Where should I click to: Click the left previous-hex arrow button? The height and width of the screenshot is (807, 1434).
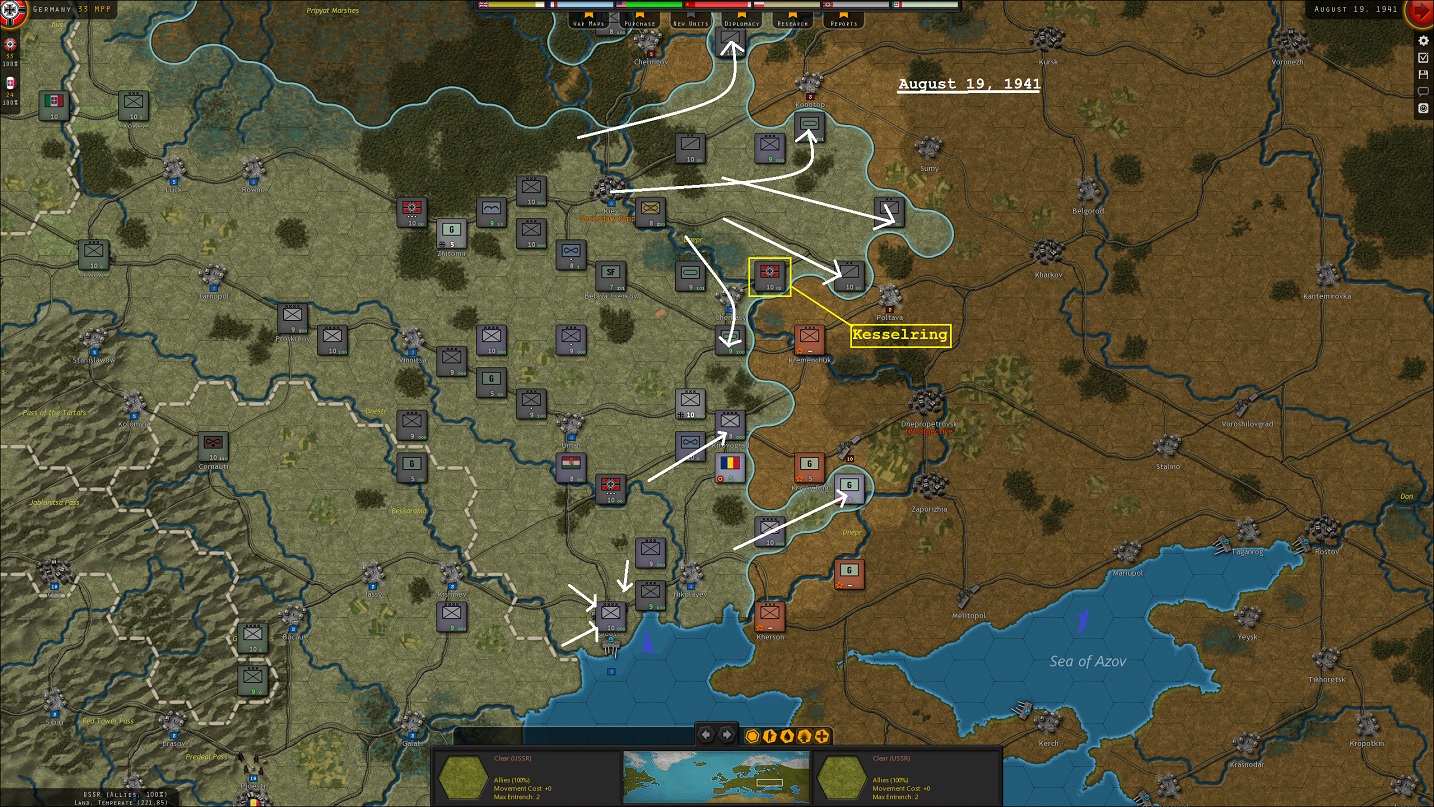(x=706, y=735)
